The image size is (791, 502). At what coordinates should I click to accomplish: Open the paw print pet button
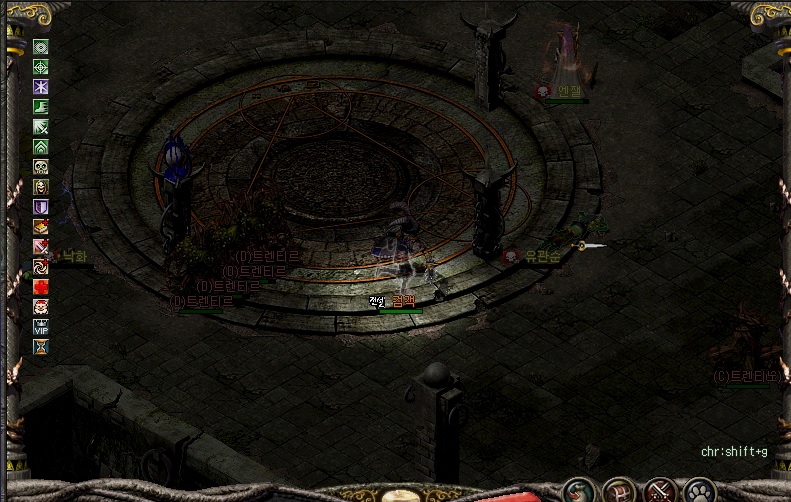click(x=700, y=491)
